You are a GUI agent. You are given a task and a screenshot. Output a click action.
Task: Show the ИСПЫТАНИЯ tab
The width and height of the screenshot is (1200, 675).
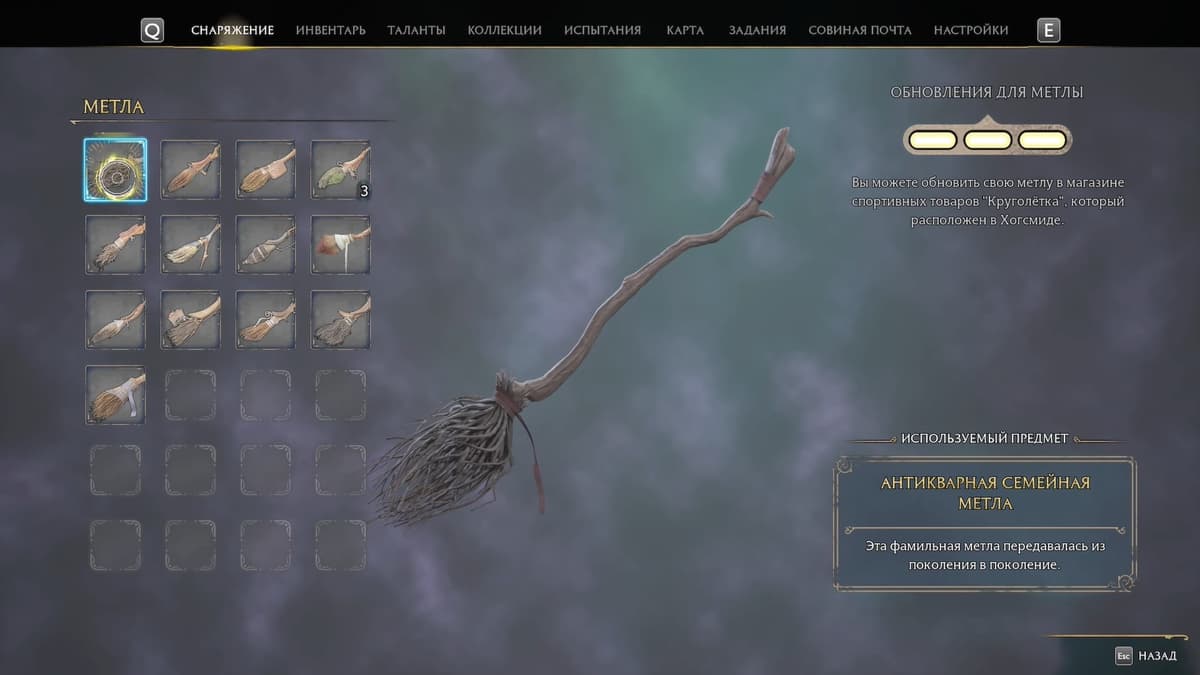coord(602,30)
